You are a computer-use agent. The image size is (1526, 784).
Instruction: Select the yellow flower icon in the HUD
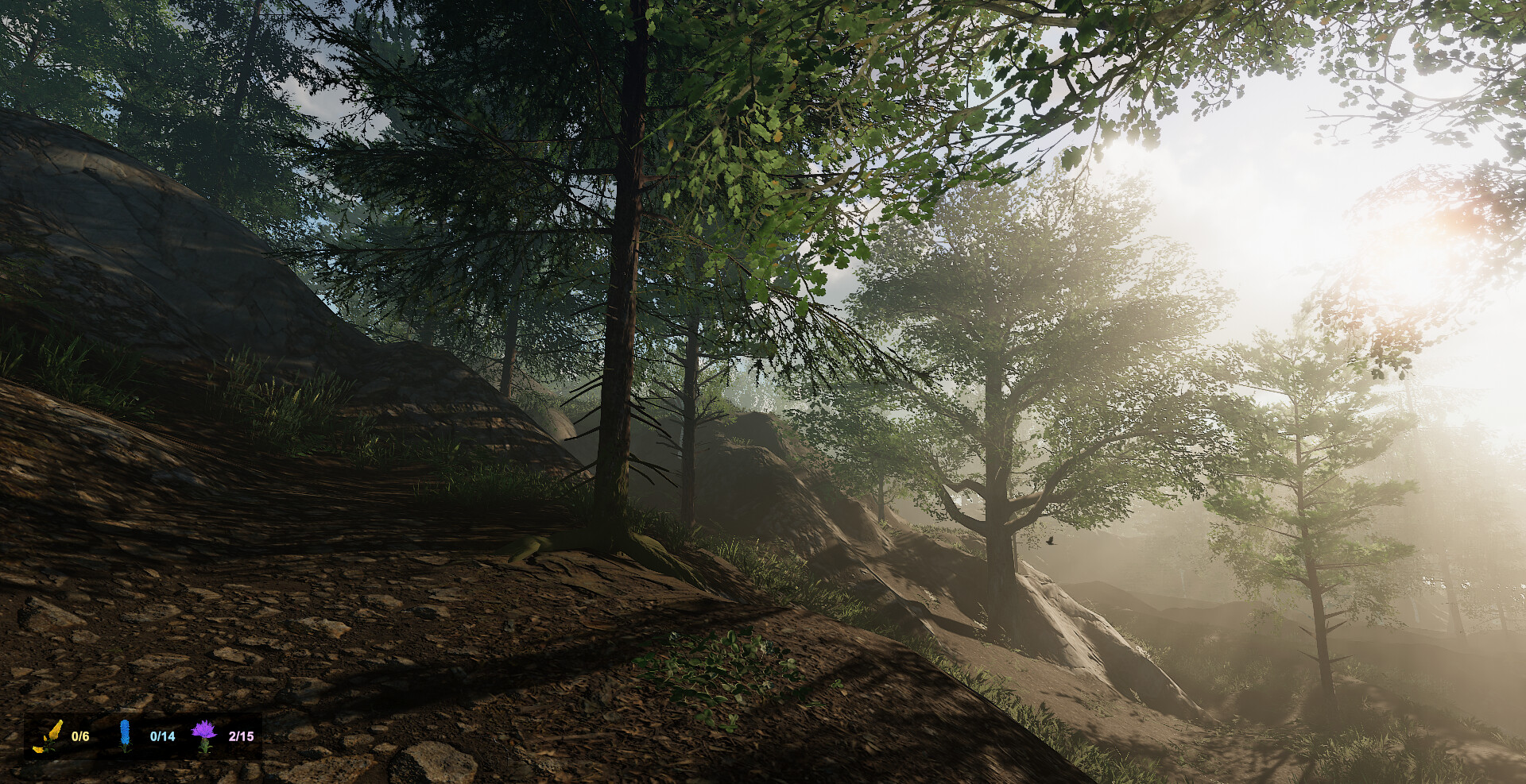pos(49,736)
